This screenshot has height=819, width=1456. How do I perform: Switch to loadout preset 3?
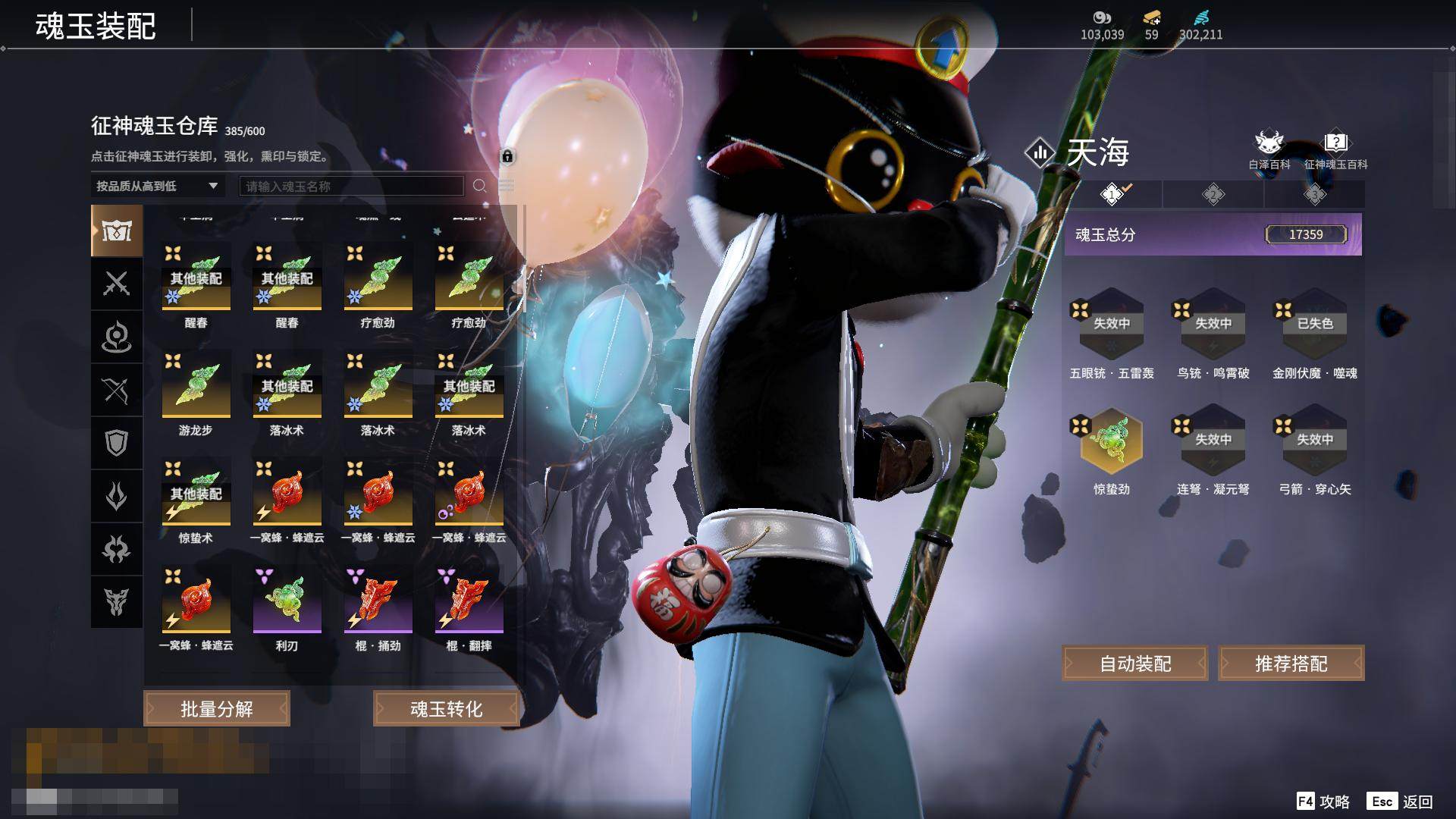(x=1314, y=195)
